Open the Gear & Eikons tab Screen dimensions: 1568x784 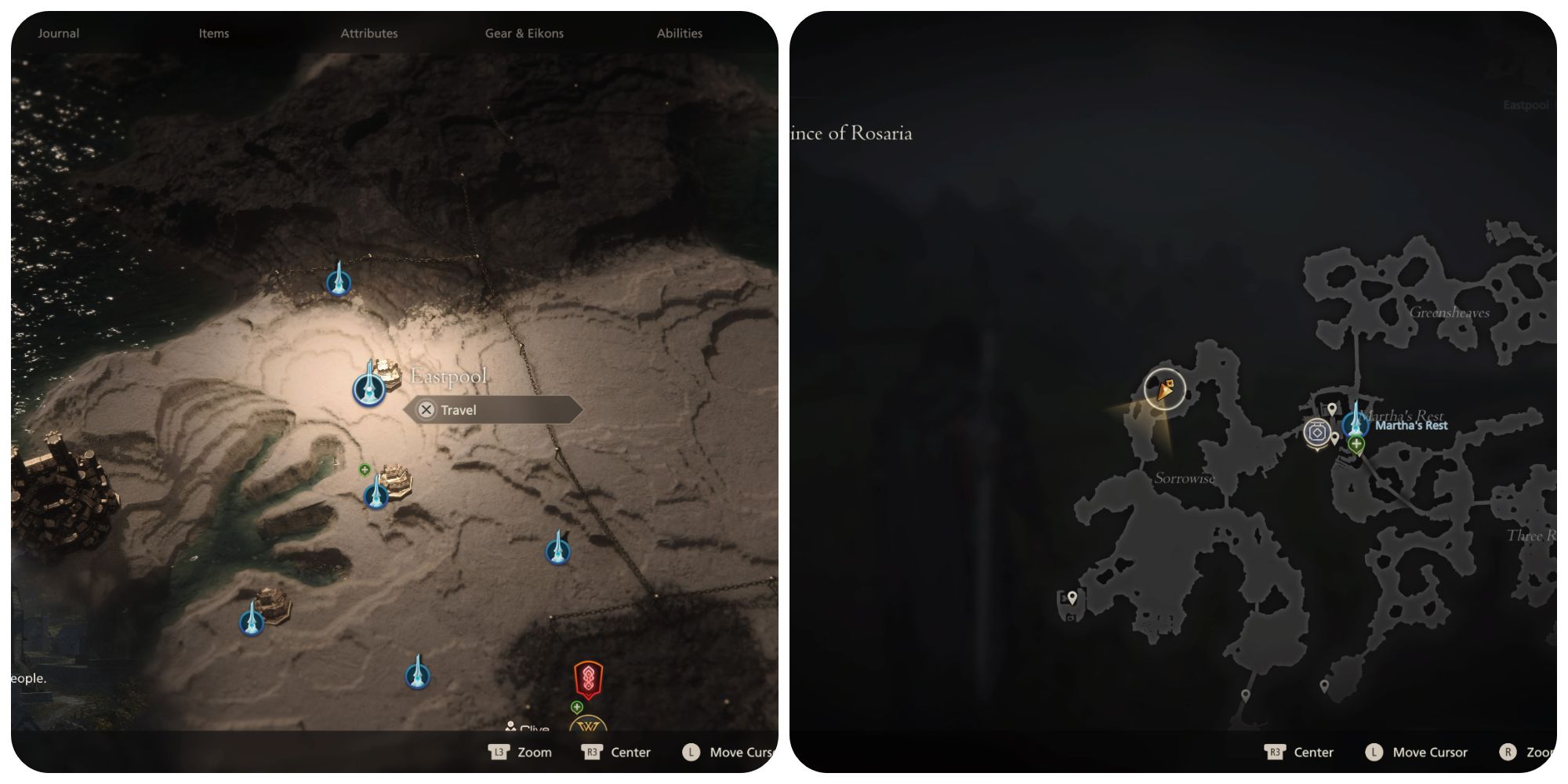point(524,33)
